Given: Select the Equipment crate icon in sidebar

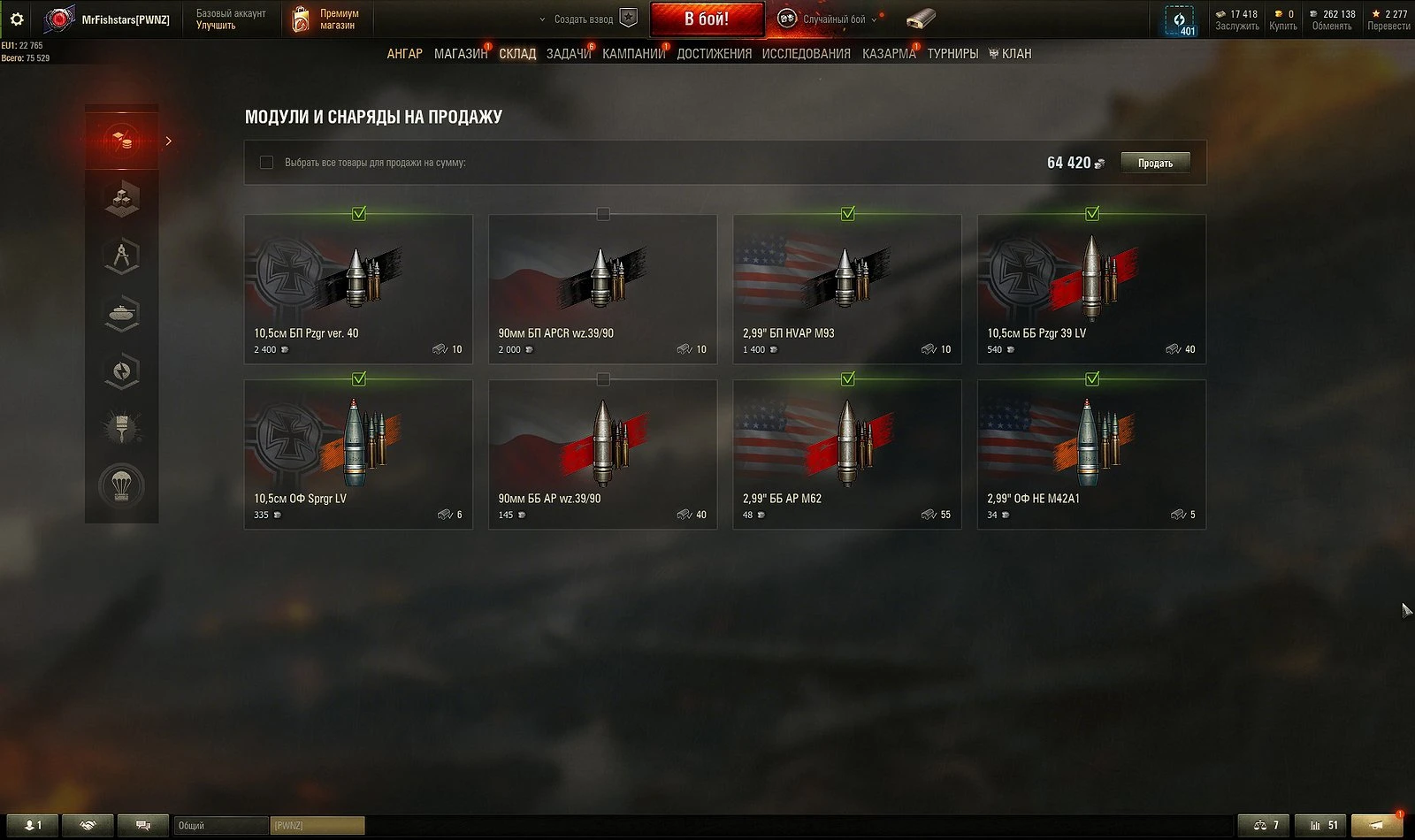Looking at the screenshot, I should tap(122, 199).
